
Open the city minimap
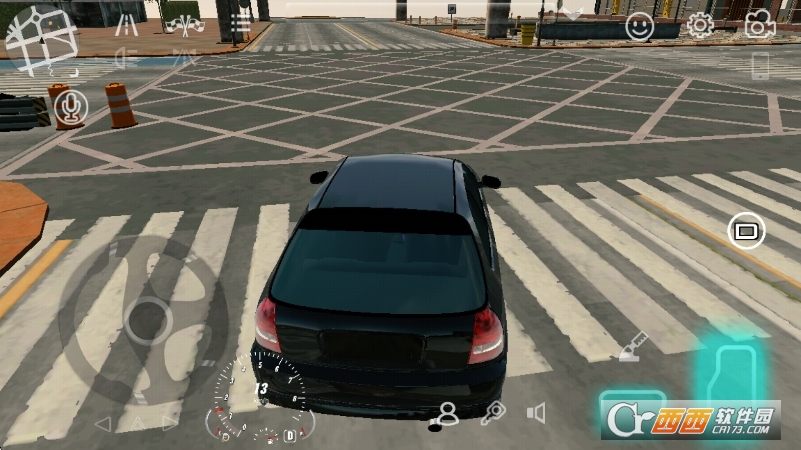[42, 38]
